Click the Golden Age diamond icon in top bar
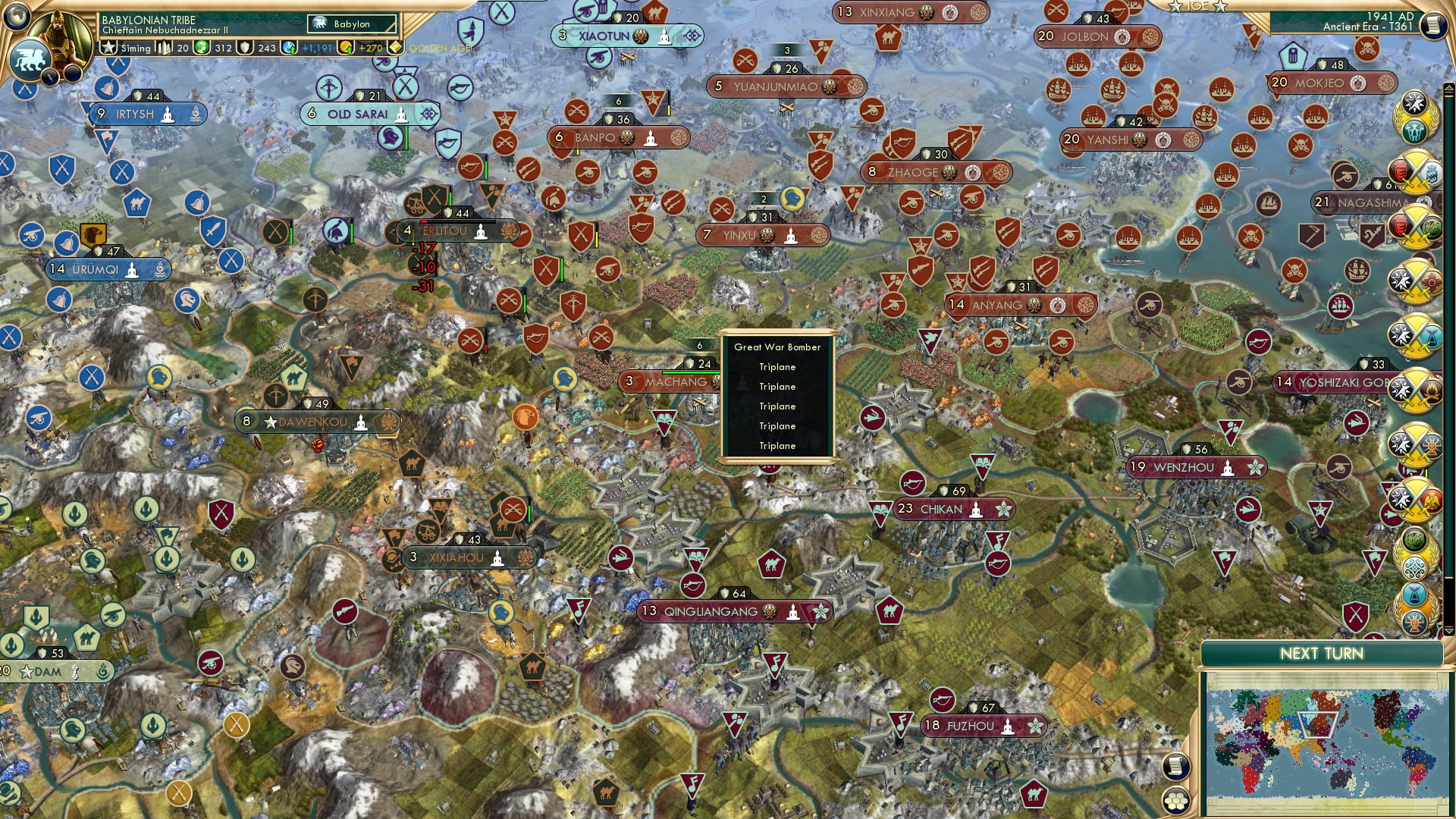Image resolution: width=1456 pixels, height=819 pixels. 397,49
